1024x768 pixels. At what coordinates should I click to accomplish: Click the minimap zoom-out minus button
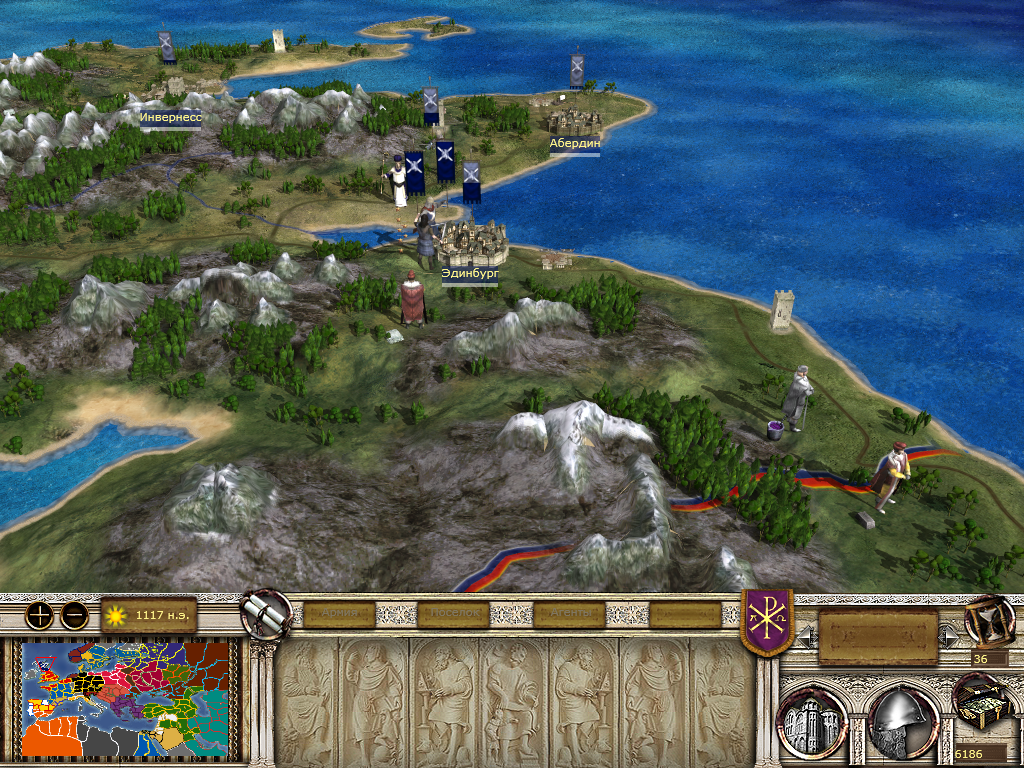[74, 615]
